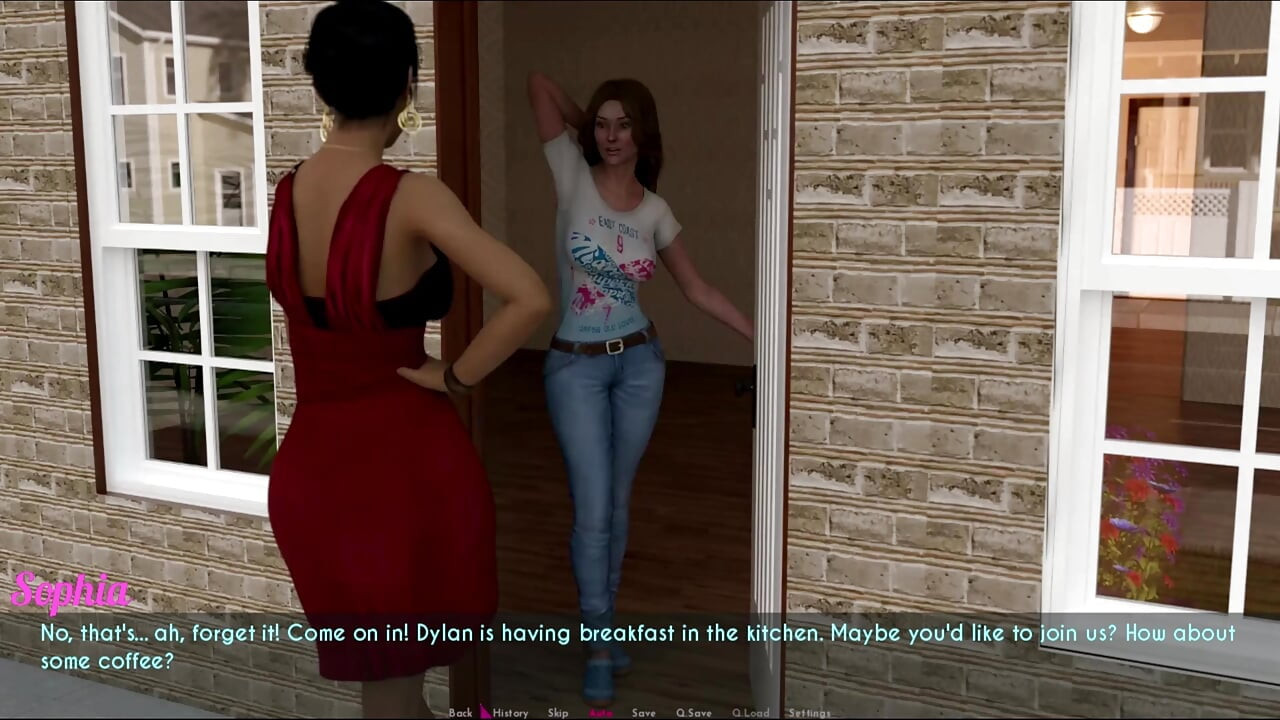Viewport: 1280px width, 720px height.
Task: Click the gold earring of the red-dress woman
Action: coord(411,122)
